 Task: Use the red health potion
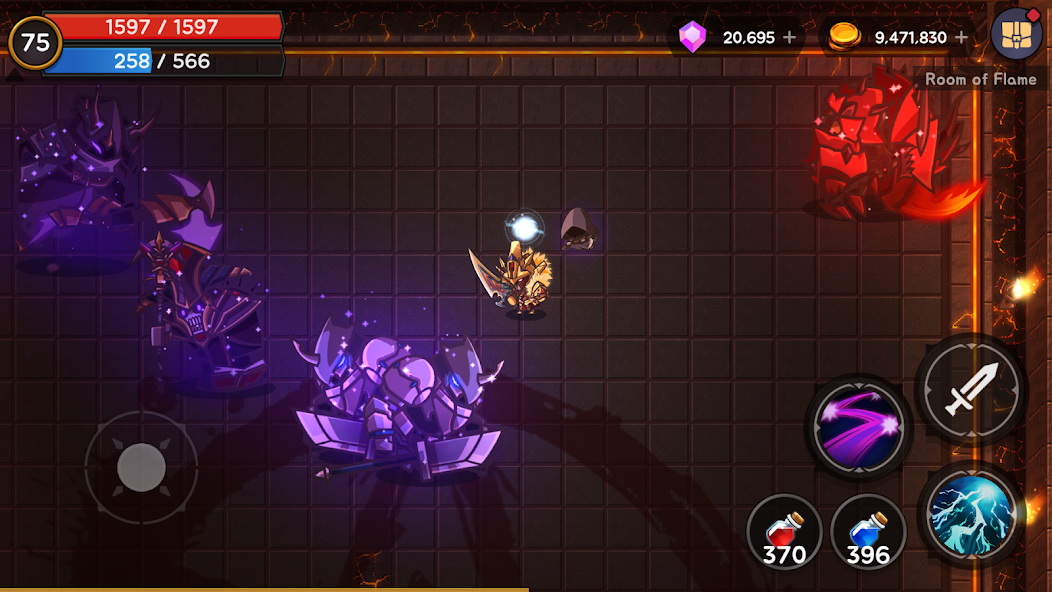784,531
